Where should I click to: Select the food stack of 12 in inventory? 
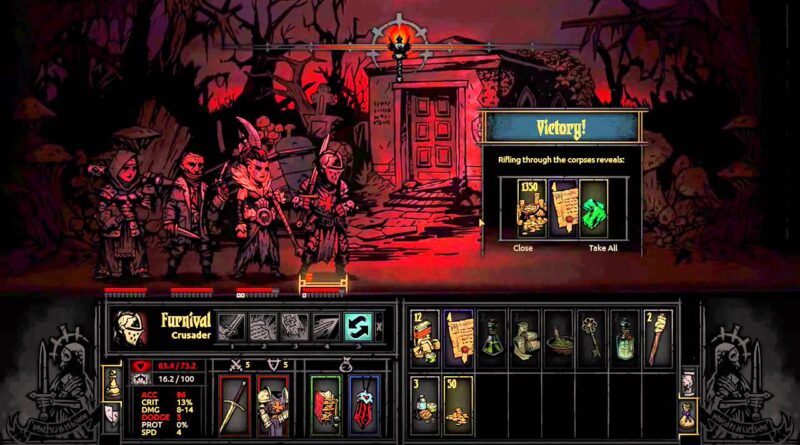click(x=427, y=337)
